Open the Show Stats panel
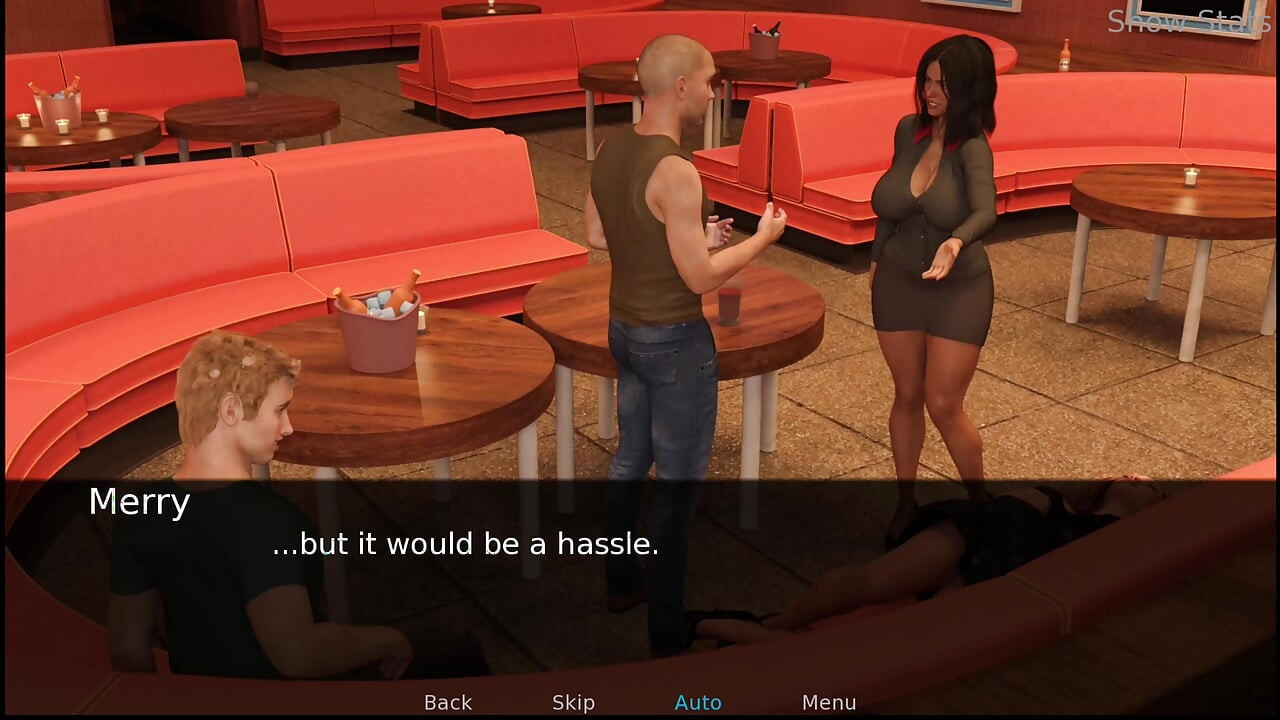Viewport: 1280px width, 720px height. click(1188, 21)
